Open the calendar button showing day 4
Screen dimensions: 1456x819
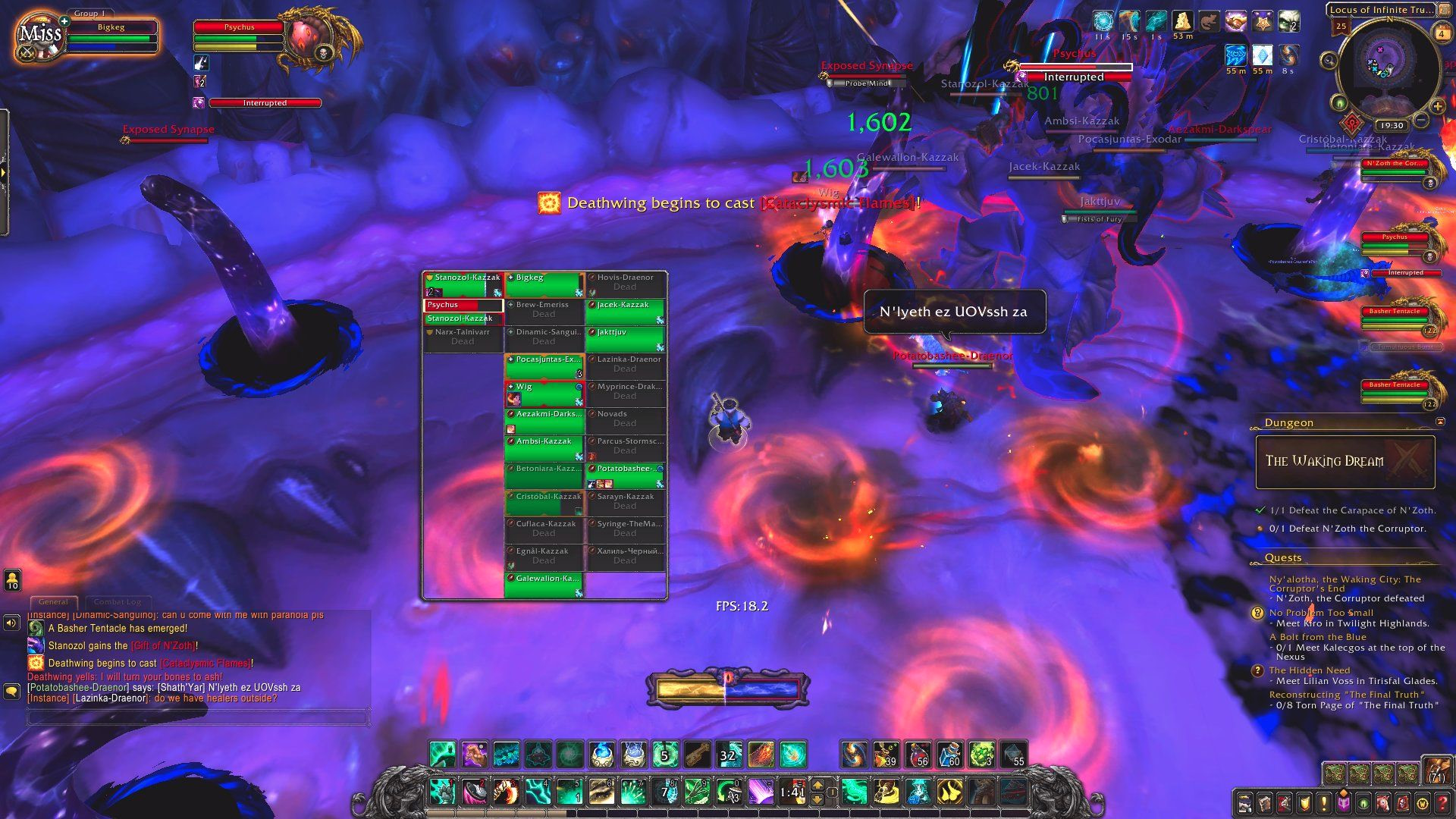(x=1441, y=33)
